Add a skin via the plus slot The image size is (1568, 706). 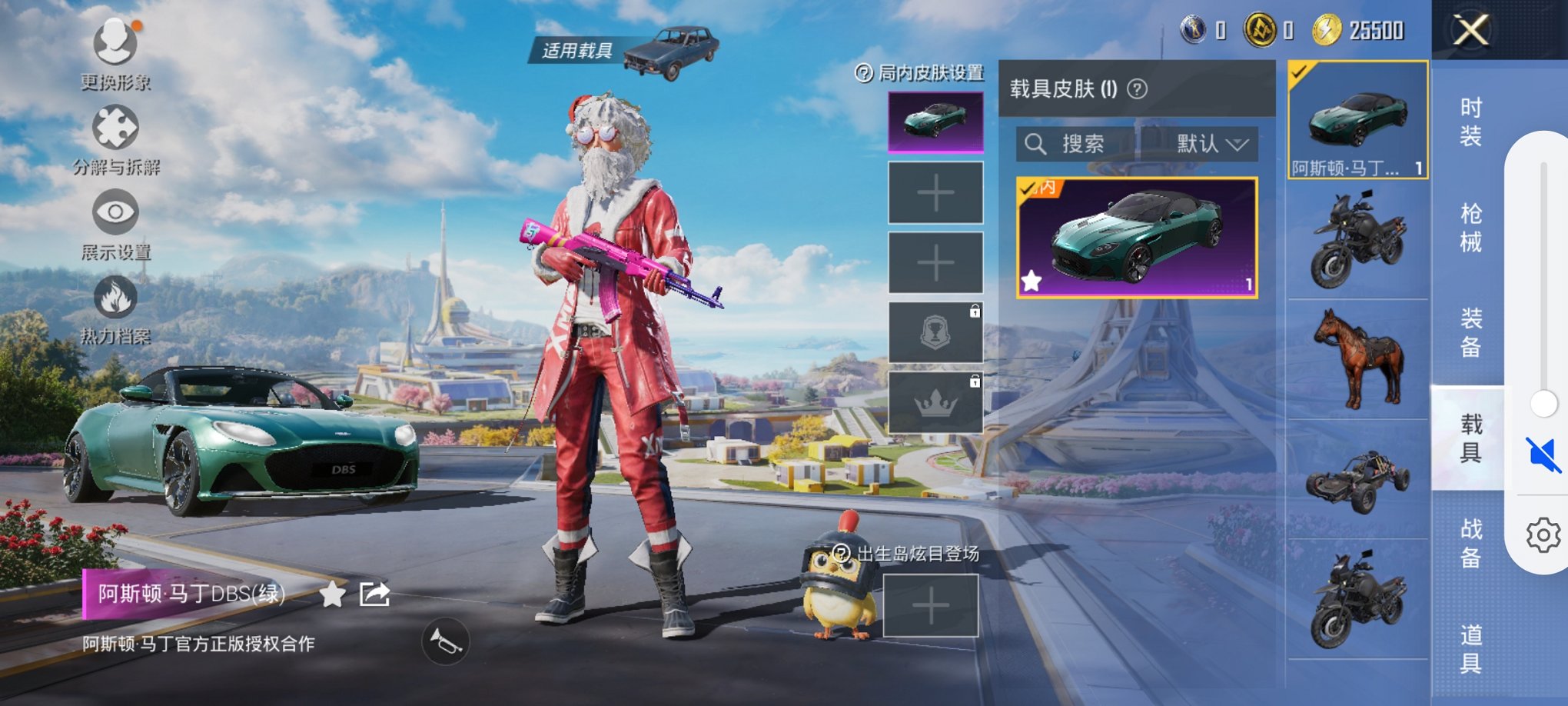(x=935, y=193)
